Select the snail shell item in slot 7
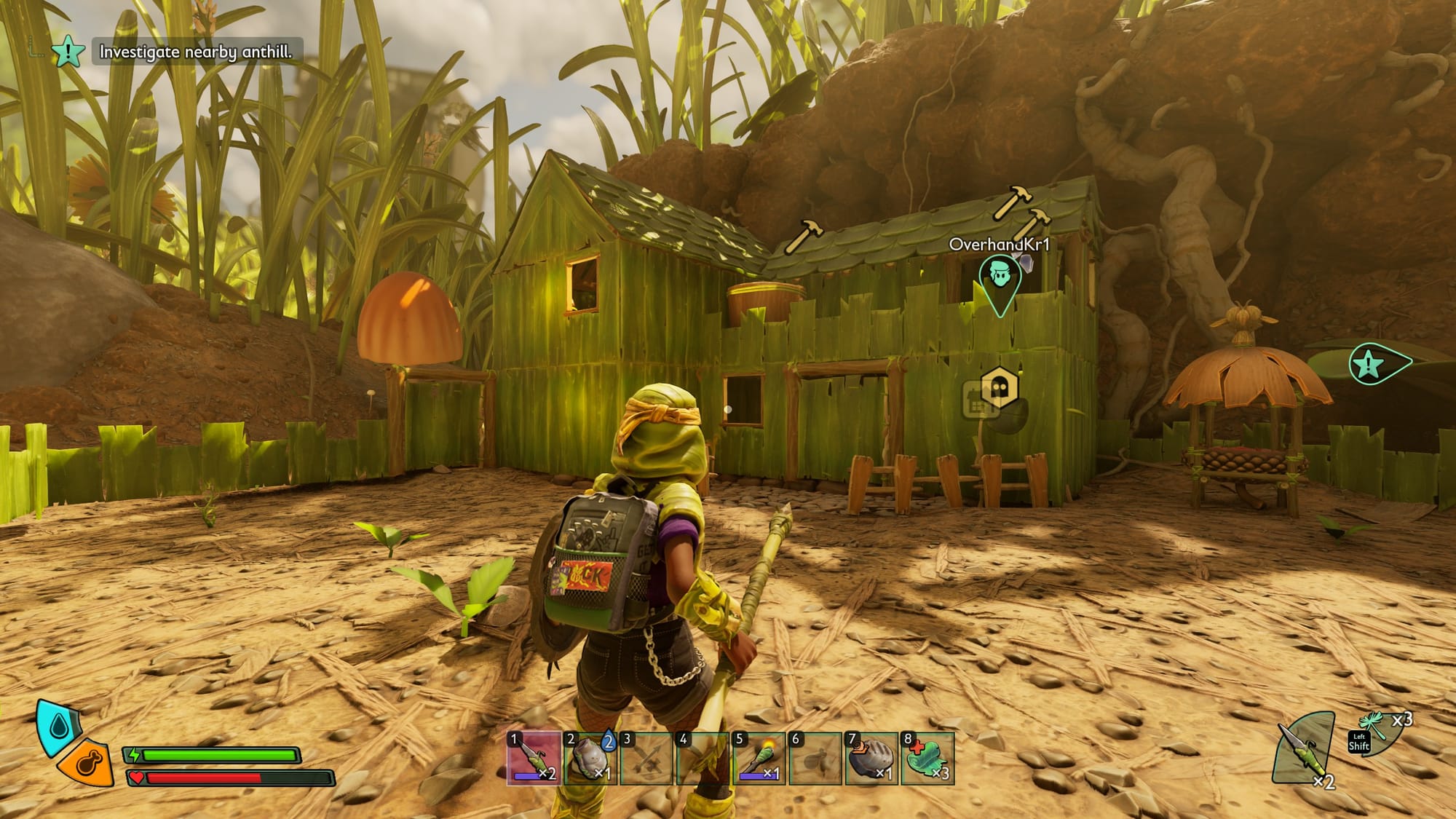The height and width of the screenshot is (819, 1456). point(871,759)
